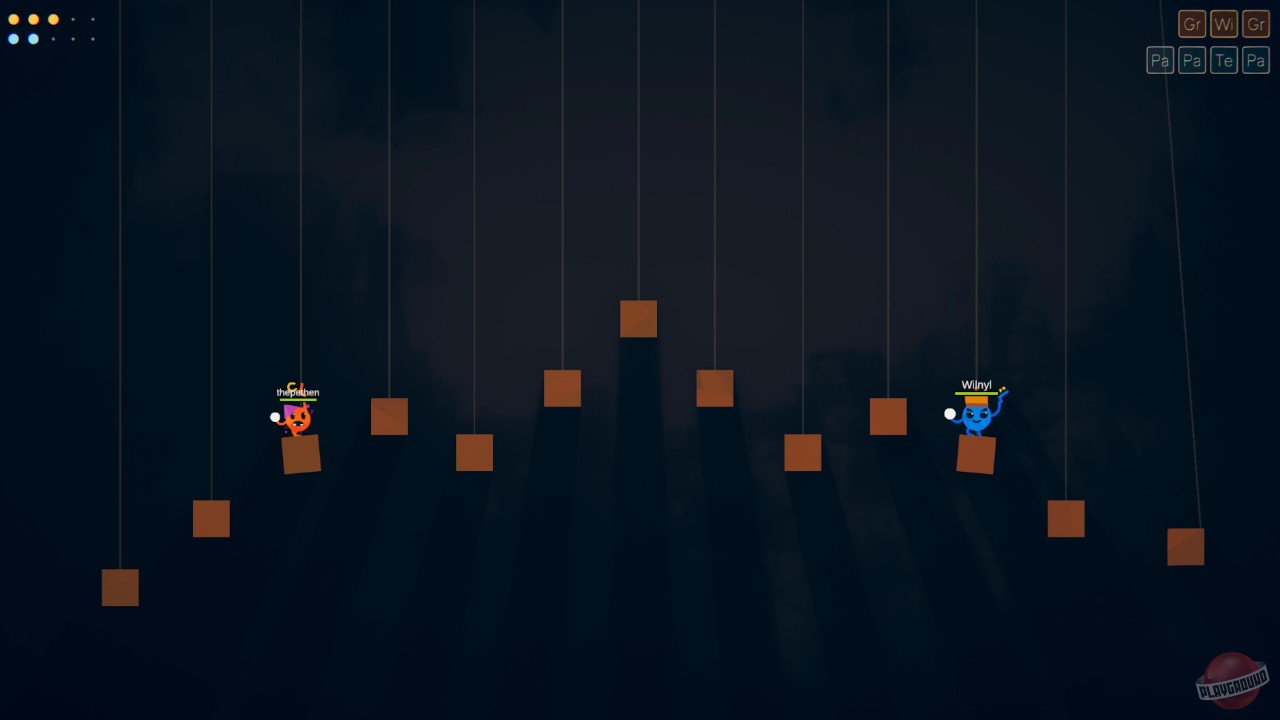
Task: Select the second Pa avatar on bottom row
Action: coord(1192,60)
